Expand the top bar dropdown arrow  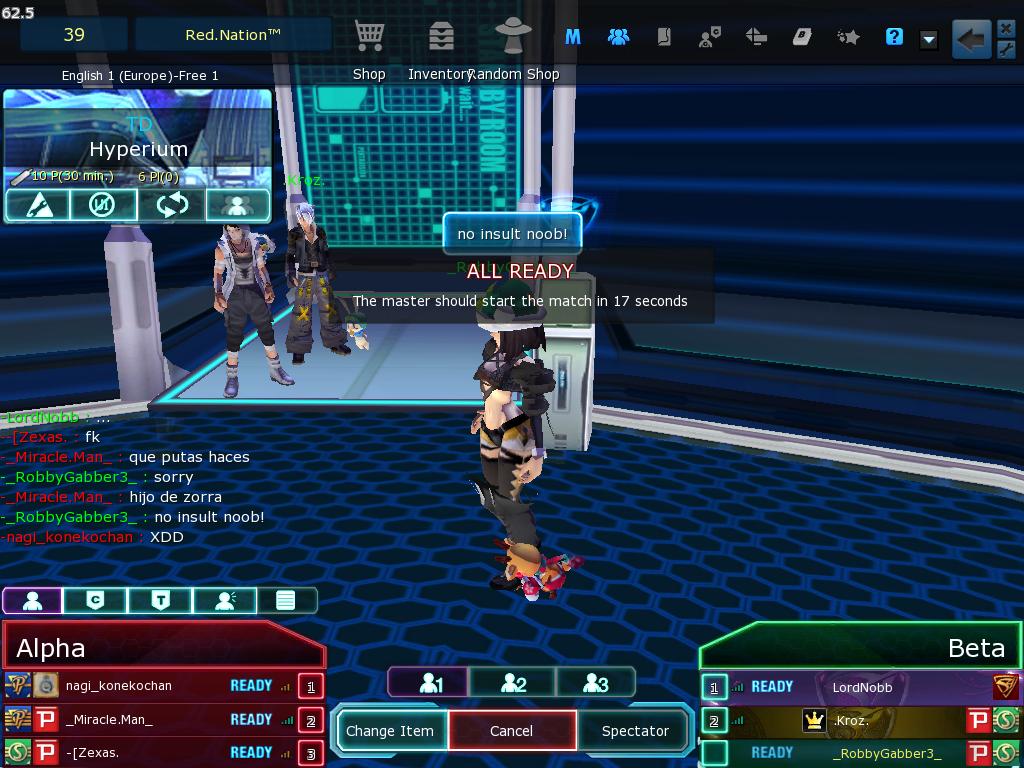[928, 39]
